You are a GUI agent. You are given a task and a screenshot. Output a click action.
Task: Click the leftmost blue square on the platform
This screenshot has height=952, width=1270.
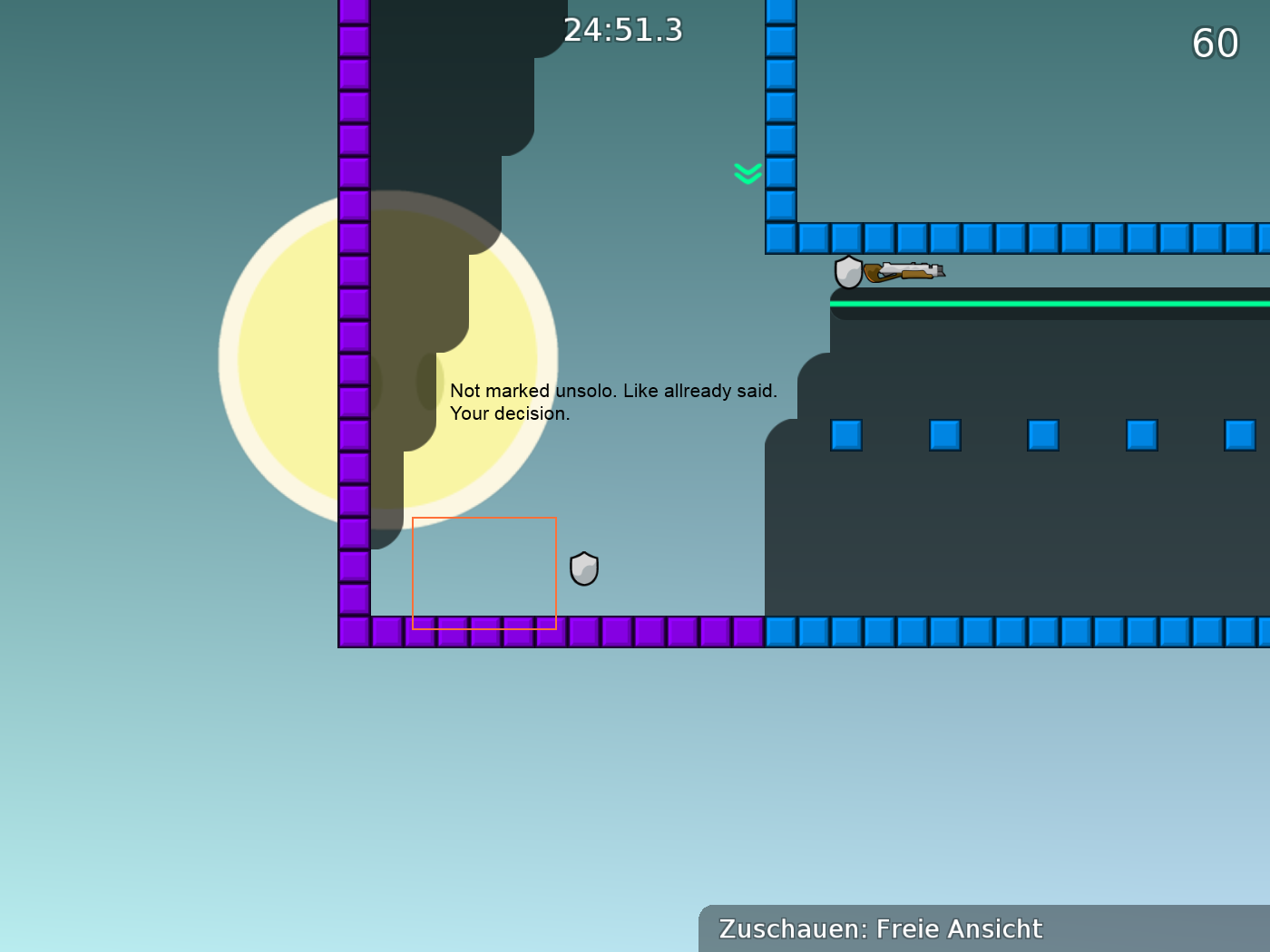[845, 436]
